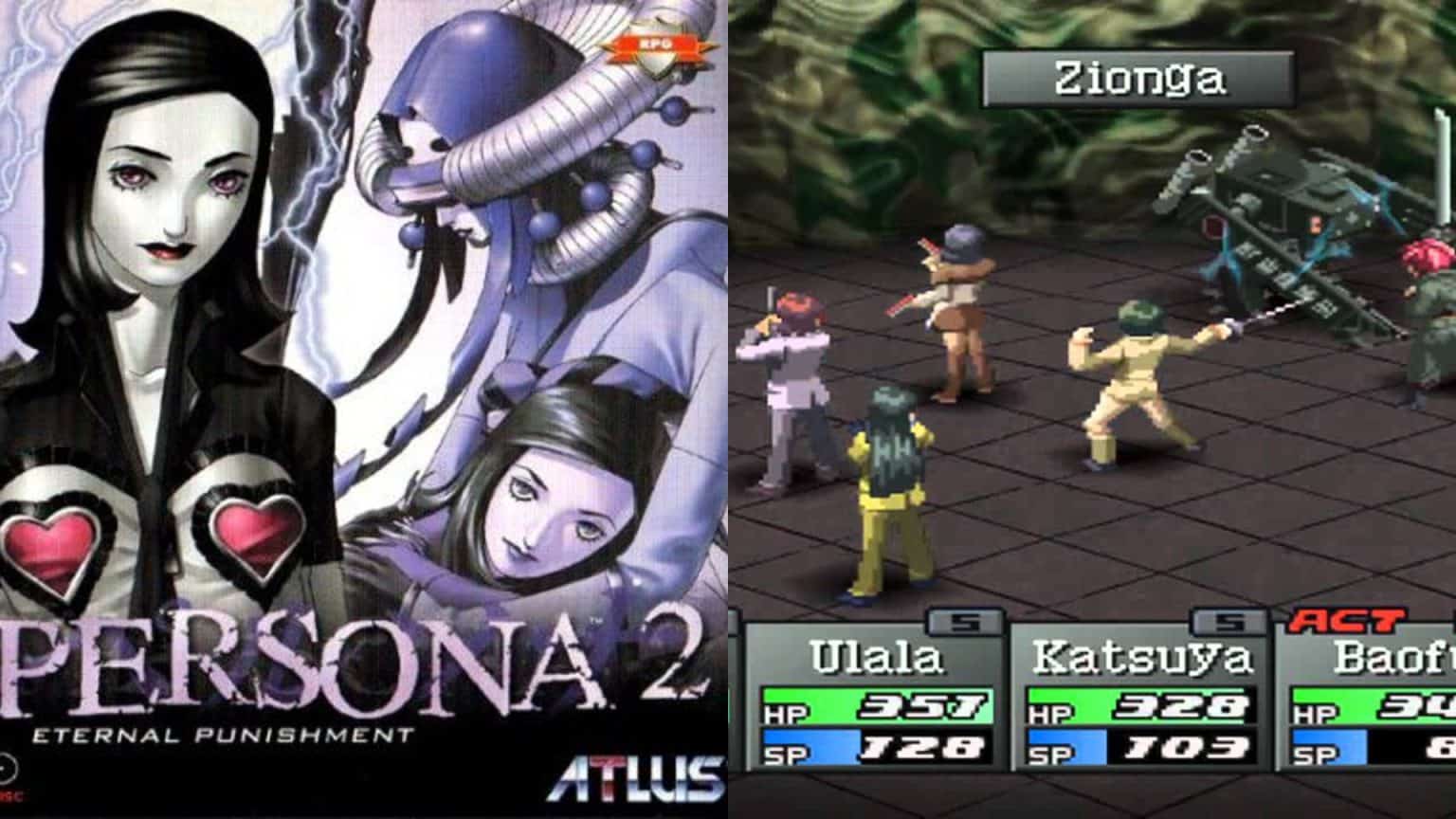Screen dimensions: 1456x819
Task: Expand the Zionga spell name banner
Action: (1138, 81)
